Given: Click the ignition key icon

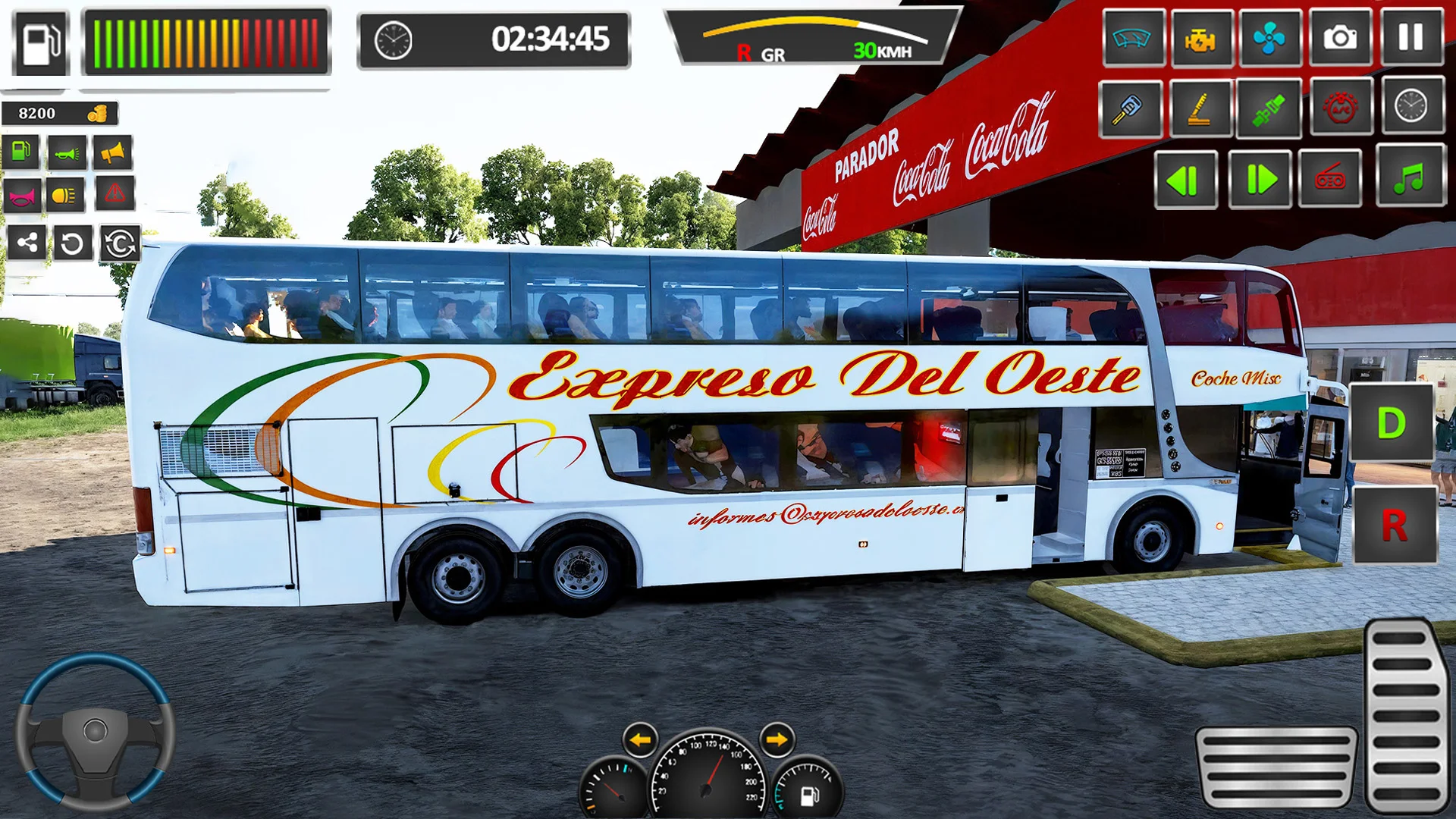Looking at the screenshot, I should click(1129, 108).
